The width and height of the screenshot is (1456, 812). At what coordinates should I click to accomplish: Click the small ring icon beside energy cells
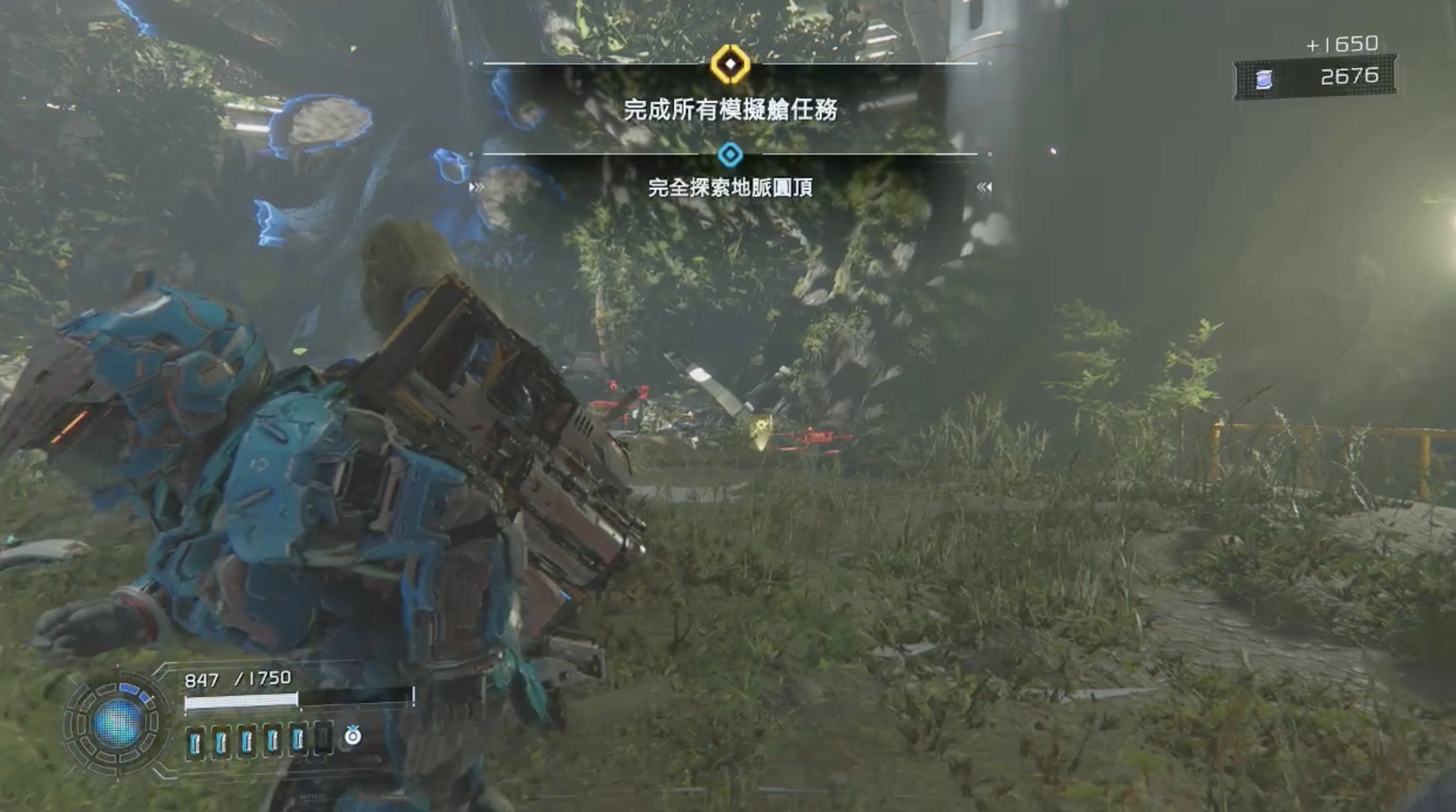pyautogui.click(x=352, y=736)
